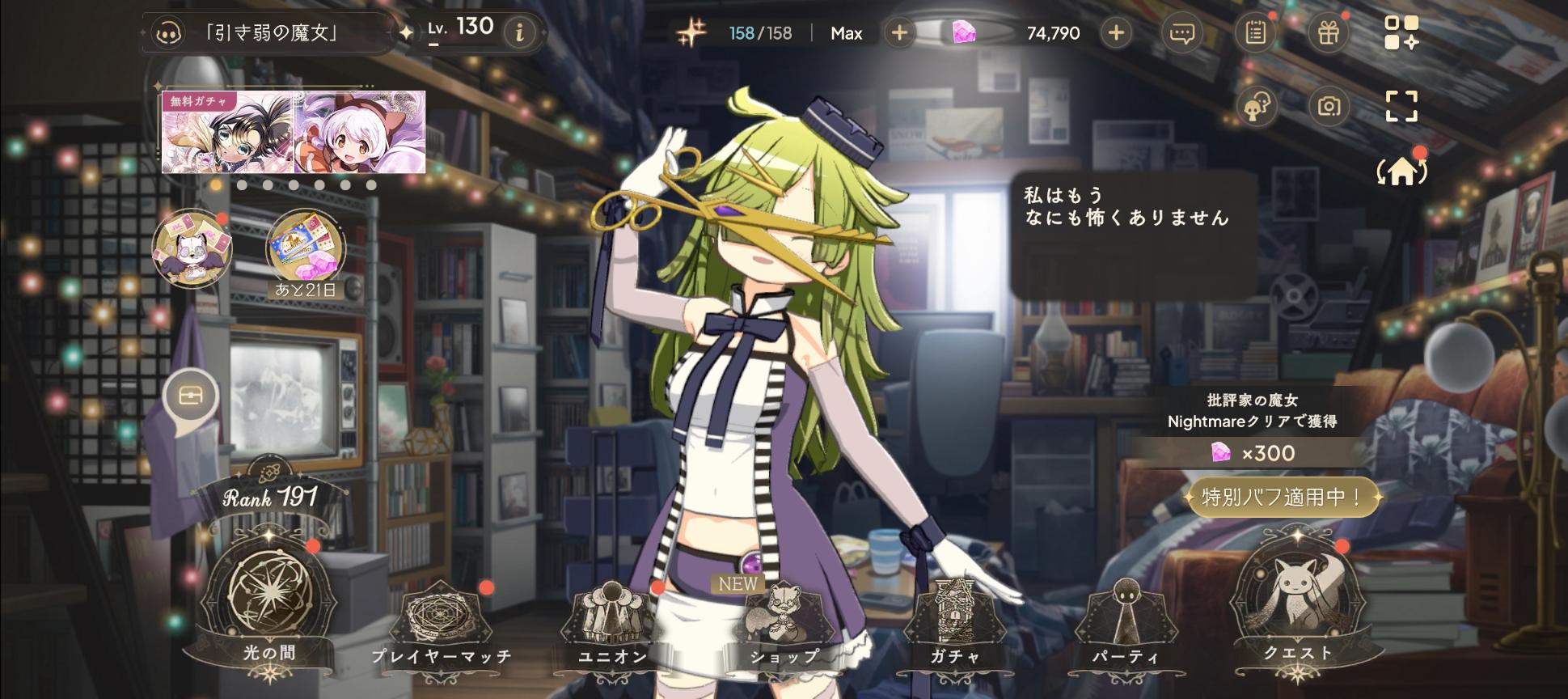Open the present gift box icon
The width and height of the screenshot is (1568, 699).
[1329, 33]
